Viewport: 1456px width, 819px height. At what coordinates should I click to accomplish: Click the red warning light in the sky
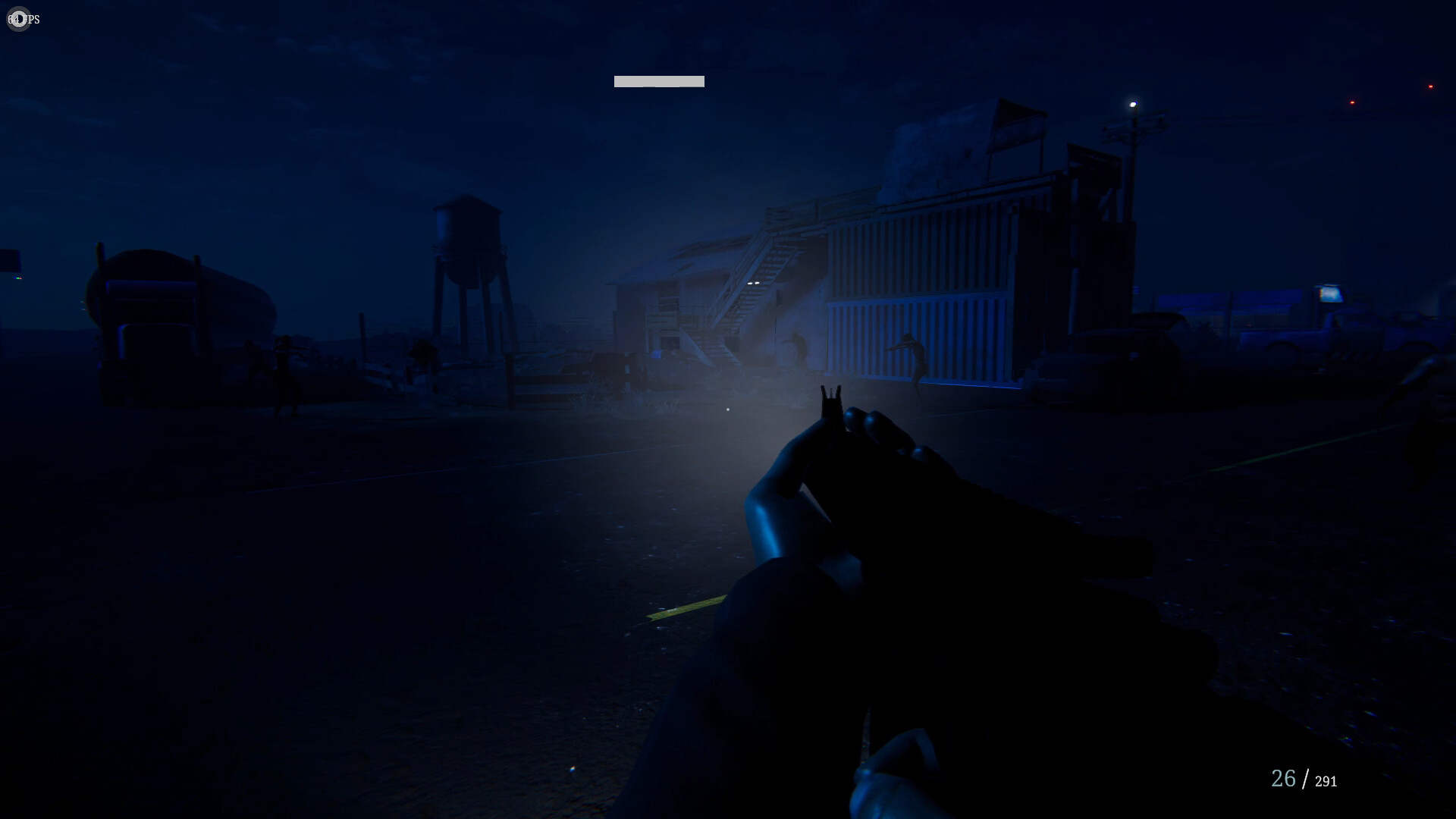(x=1351, y=101)
